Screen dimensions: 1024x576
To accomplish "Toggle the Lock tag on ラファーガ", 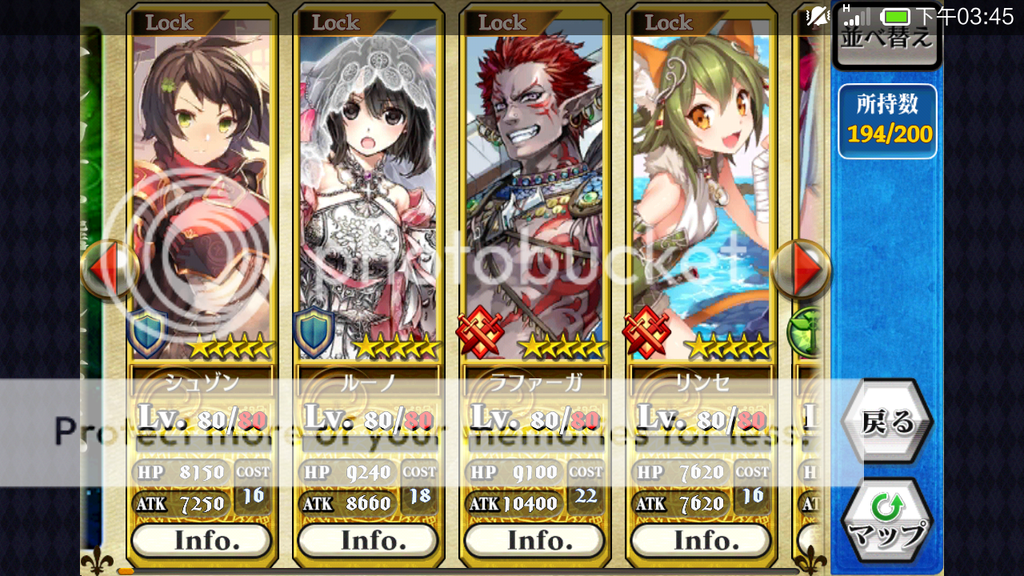I will pyautogui.click(x=502, y=22).
